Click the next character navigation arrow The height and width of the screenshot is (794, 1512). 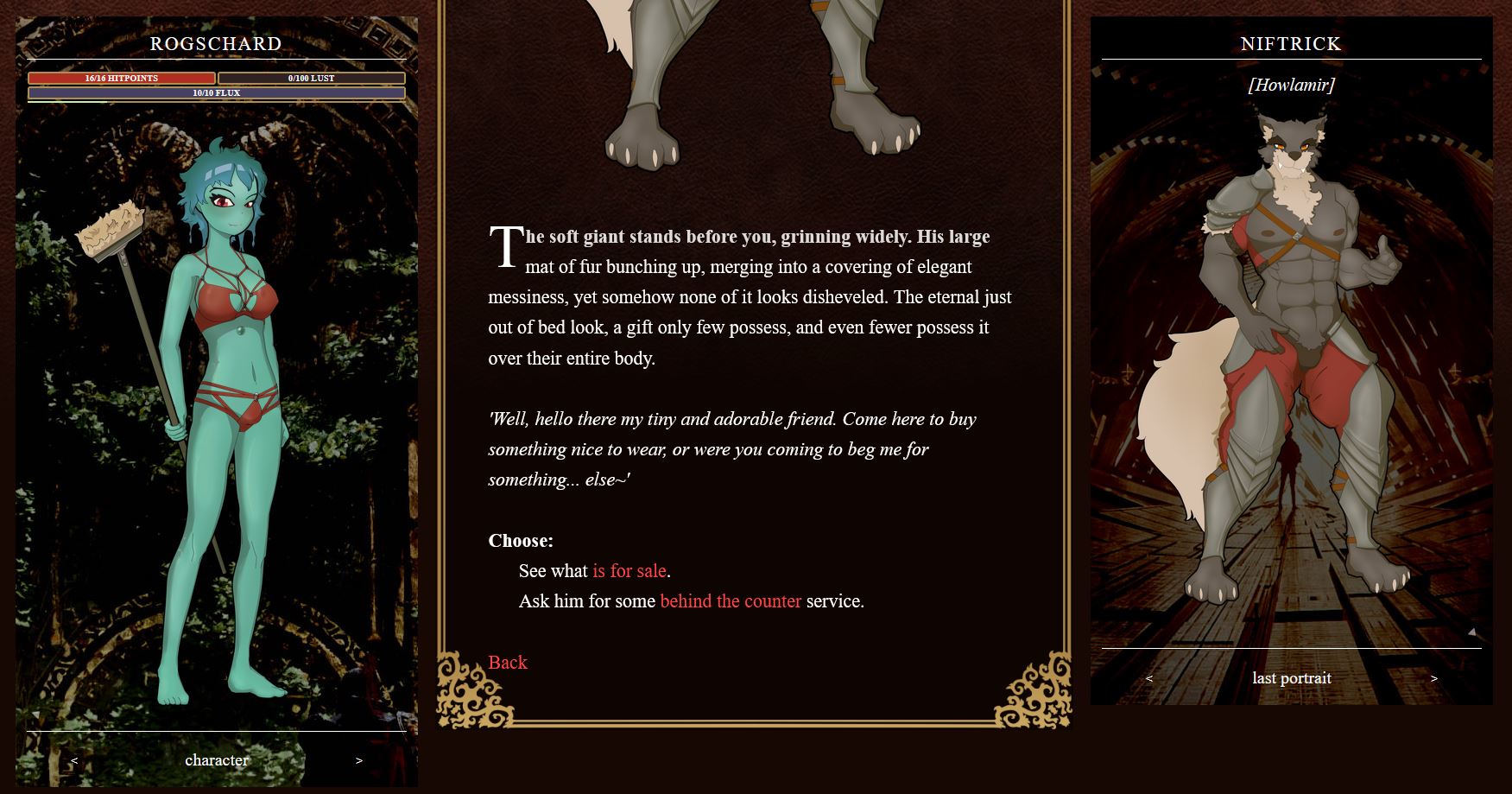coord(357,760)
